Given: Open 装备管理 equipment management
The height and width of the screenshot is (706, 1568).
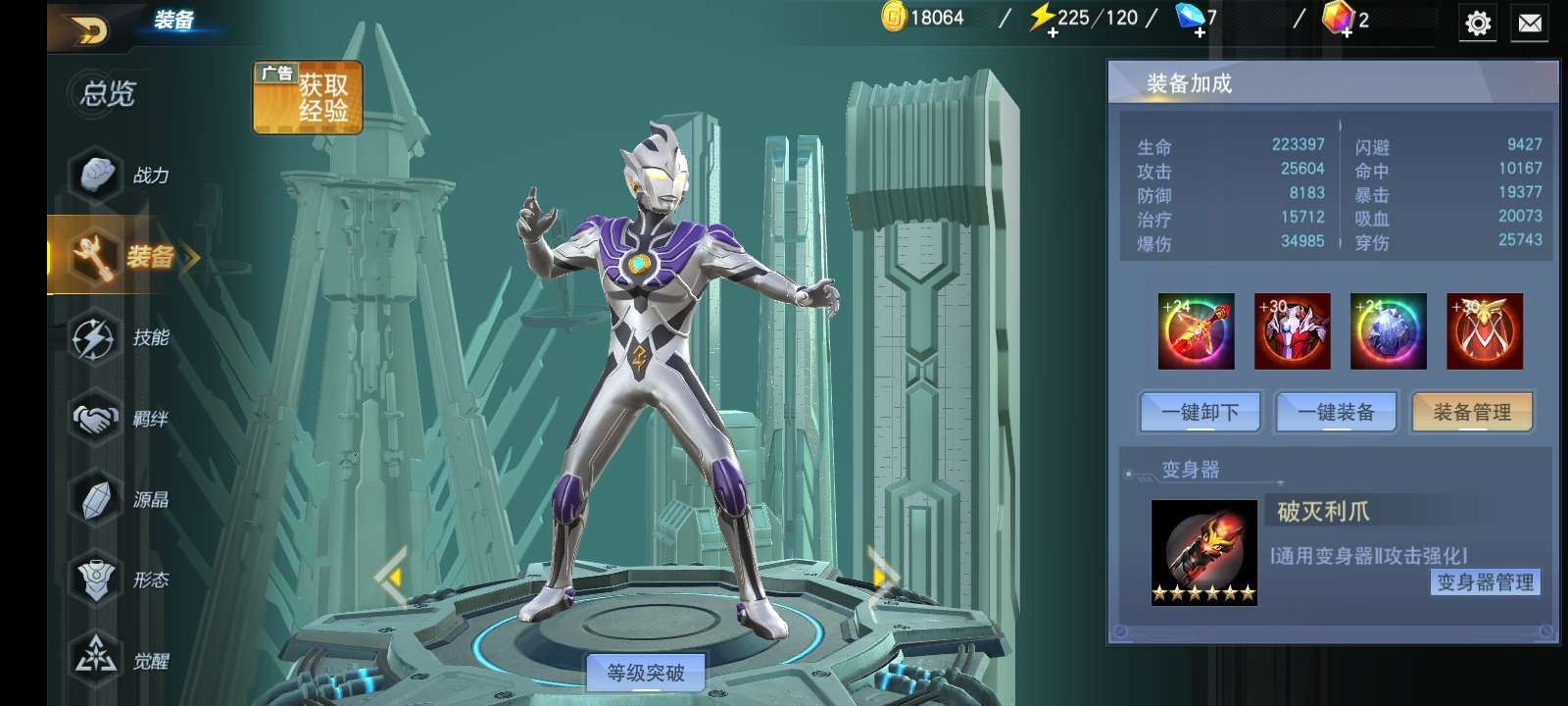Looking at the screenshot, I should coord(1472,412).
